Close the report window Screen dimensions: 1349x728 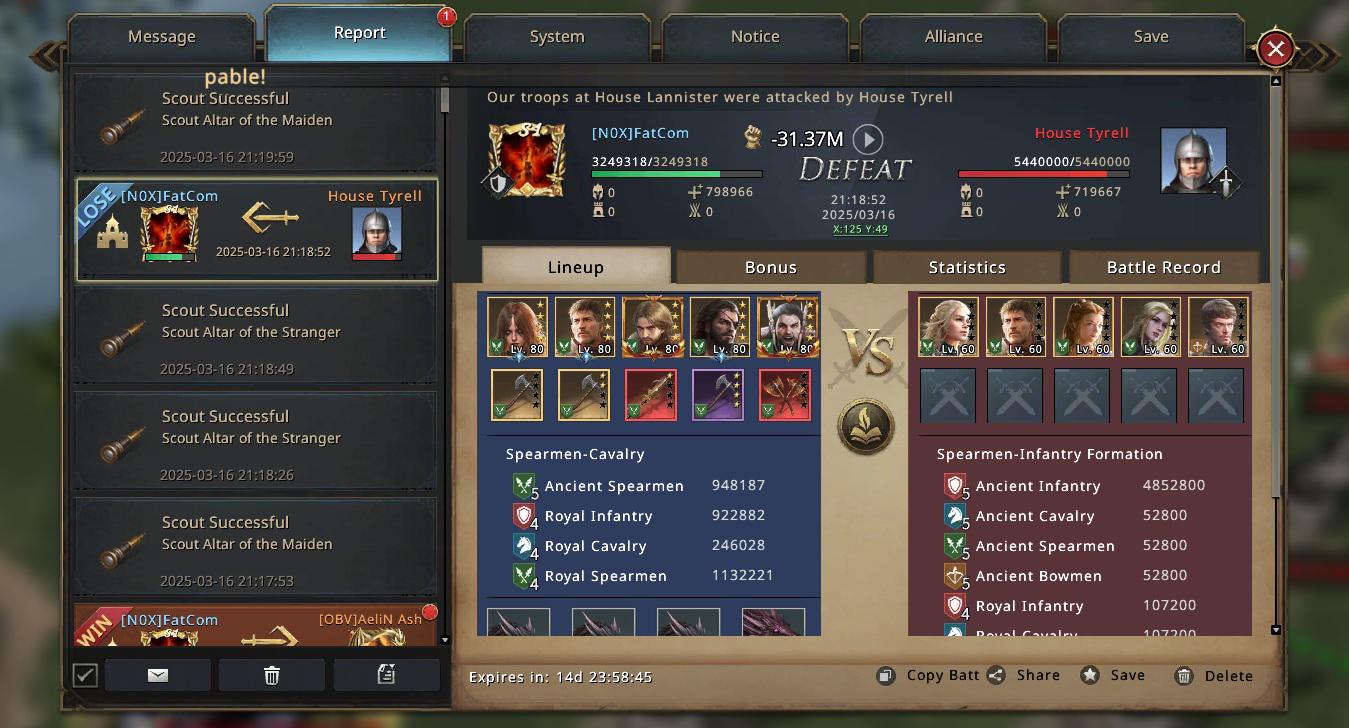[x=1275, y=49]
